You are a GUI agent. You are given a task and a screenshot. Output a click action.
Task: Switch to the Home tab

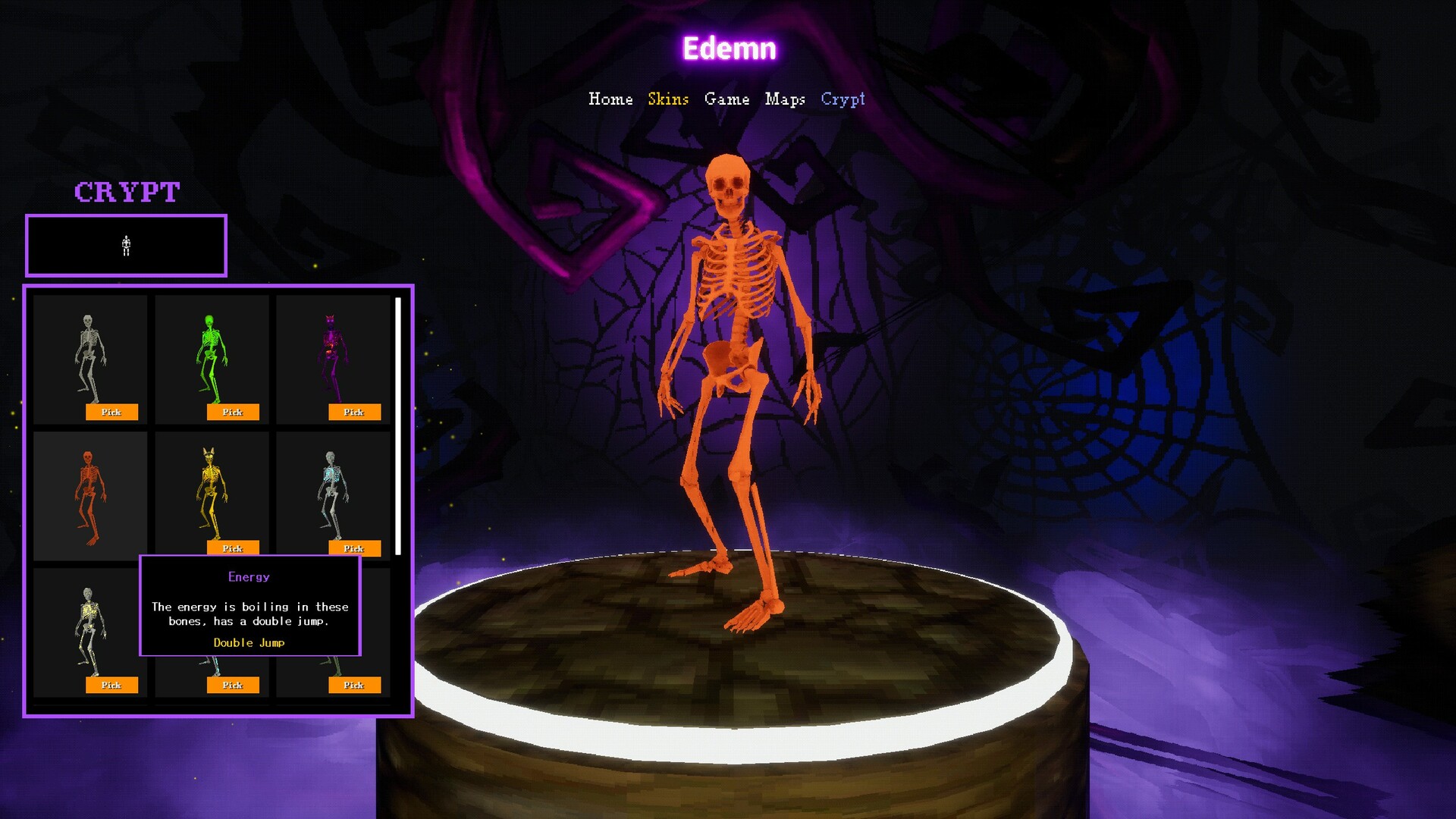611,99
